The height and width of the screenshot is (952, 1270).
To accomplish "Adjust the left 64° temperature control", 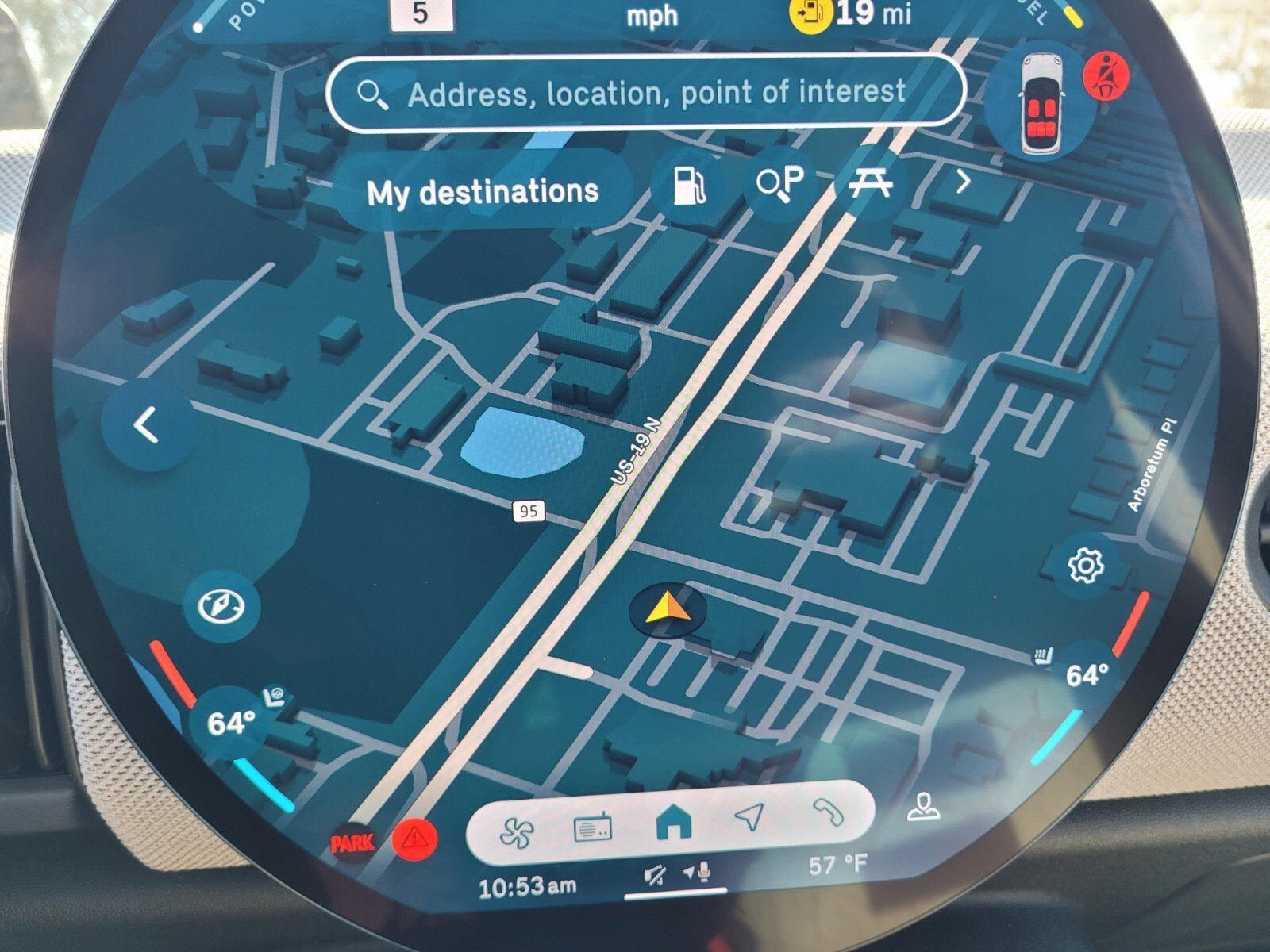I will 230,724.
